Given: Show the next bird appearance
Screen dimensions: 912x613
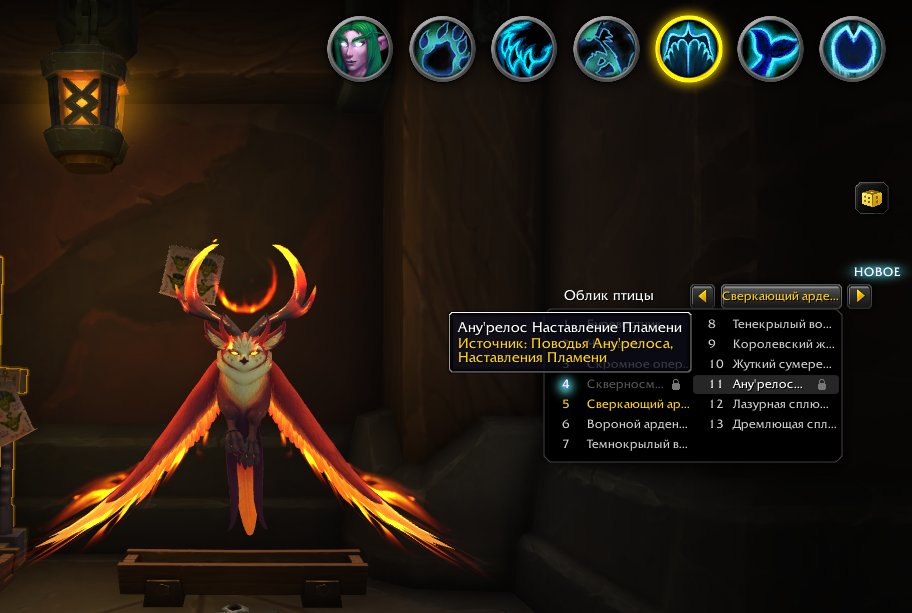Looking at the screenshot, I should [859, 296].
